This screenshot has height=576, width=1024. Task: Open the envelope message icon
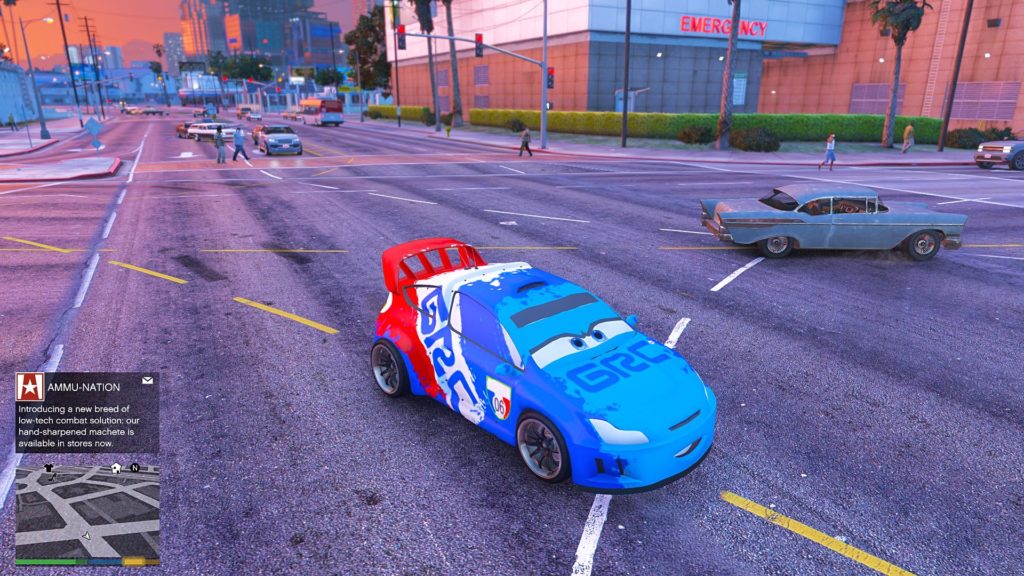click(147, 381)
